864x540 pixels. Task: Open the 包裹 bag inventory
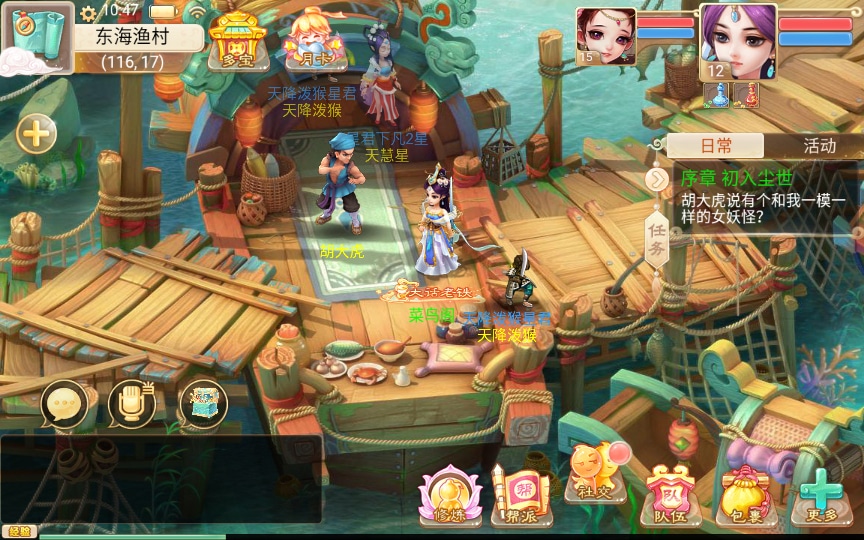pyautogui.click(x=740, y=495)
